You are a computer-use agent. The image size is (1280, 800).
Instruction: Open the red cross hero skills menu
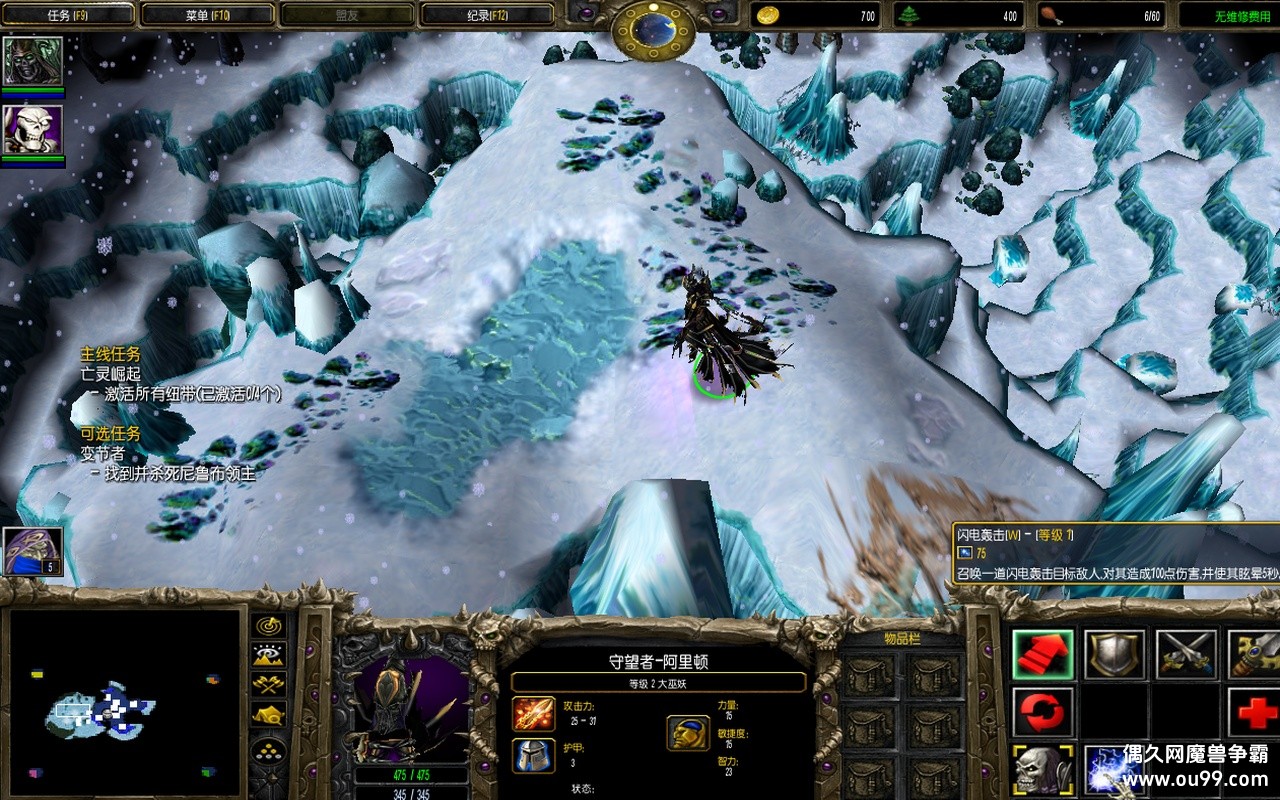coord(1254,712)
